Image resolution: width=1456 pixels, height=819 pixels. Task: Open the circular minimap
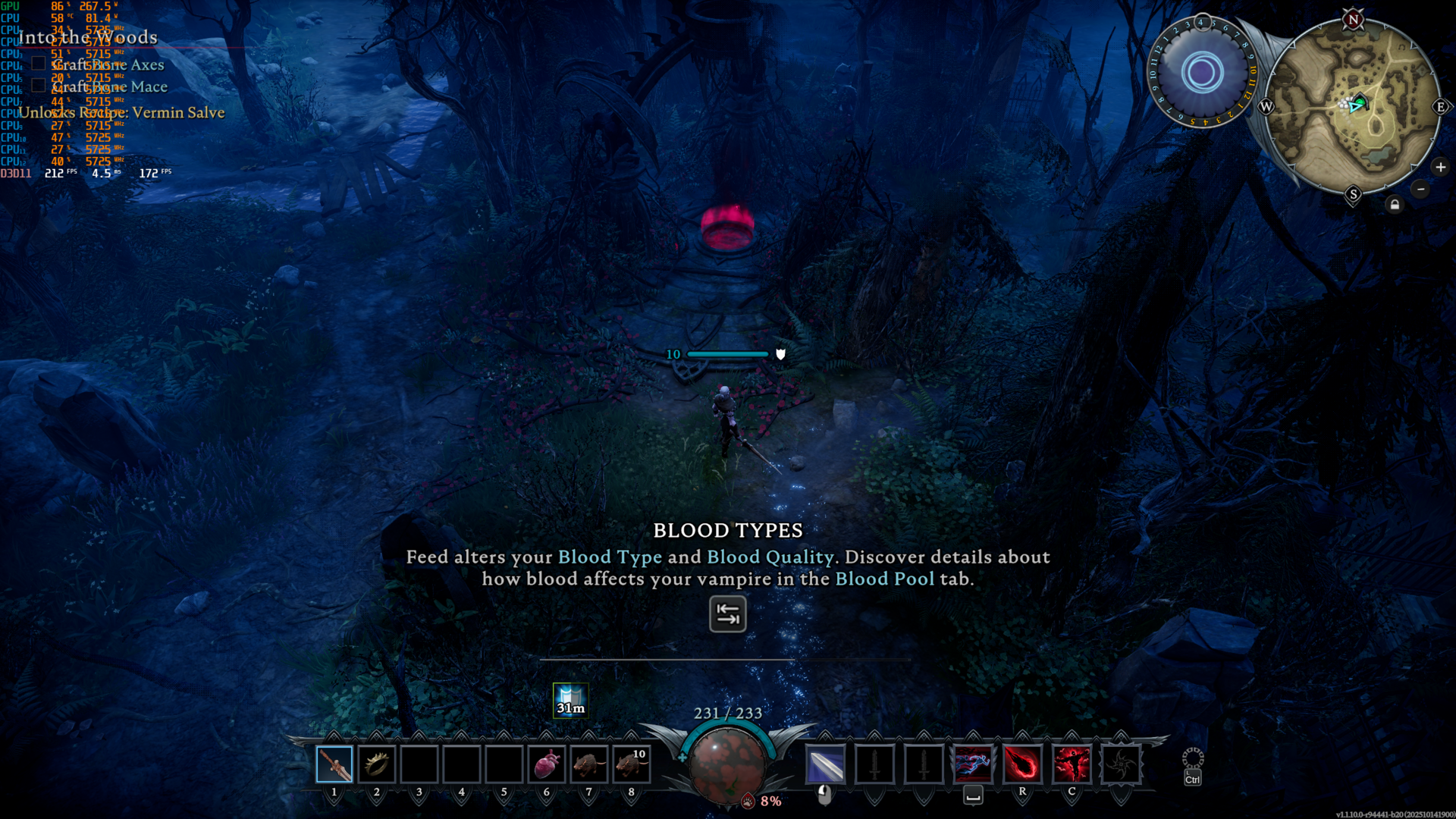click(x=1354, y=106)
